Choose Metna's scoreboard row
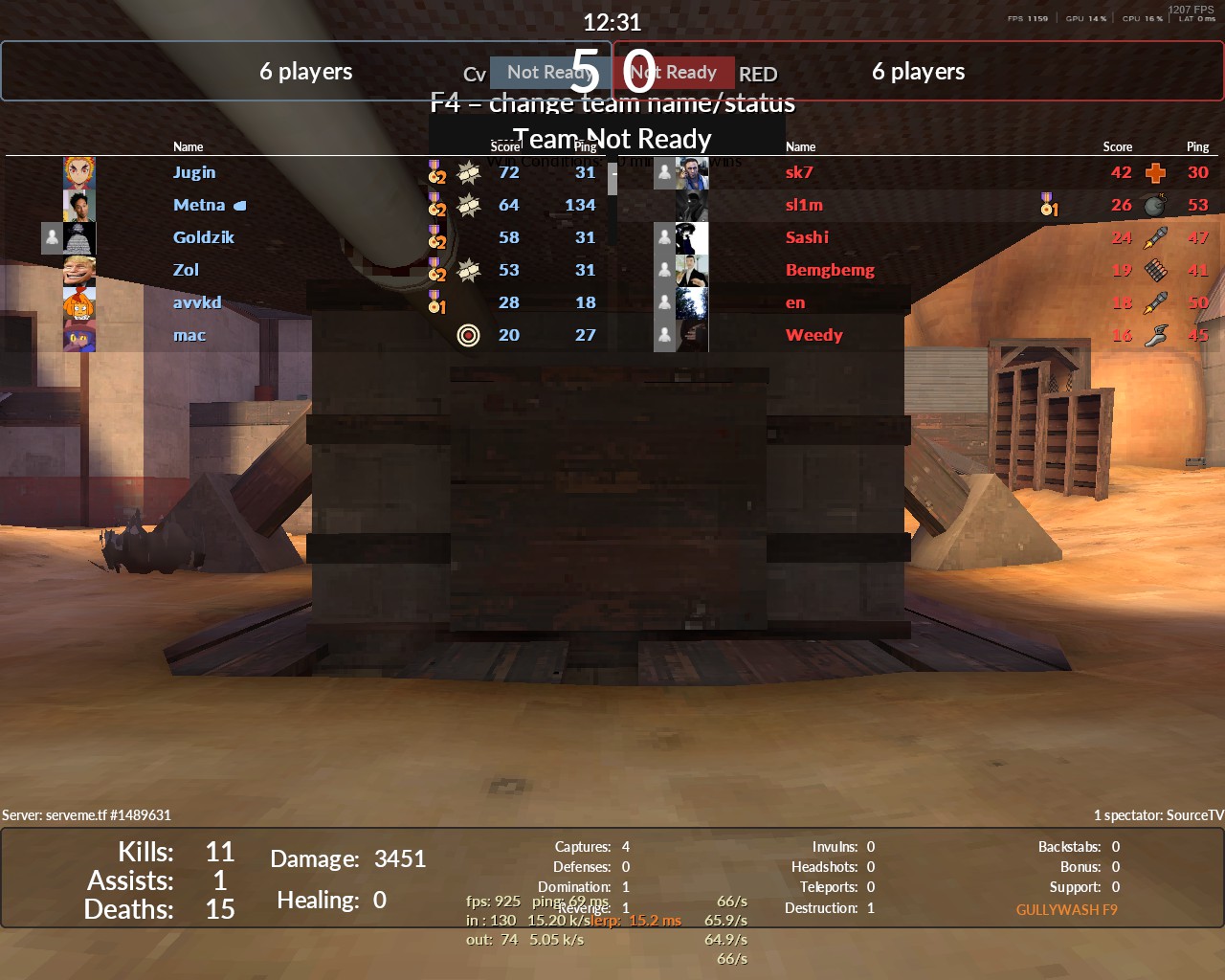Screen dimensions: 1225x980 pos(199,205)
